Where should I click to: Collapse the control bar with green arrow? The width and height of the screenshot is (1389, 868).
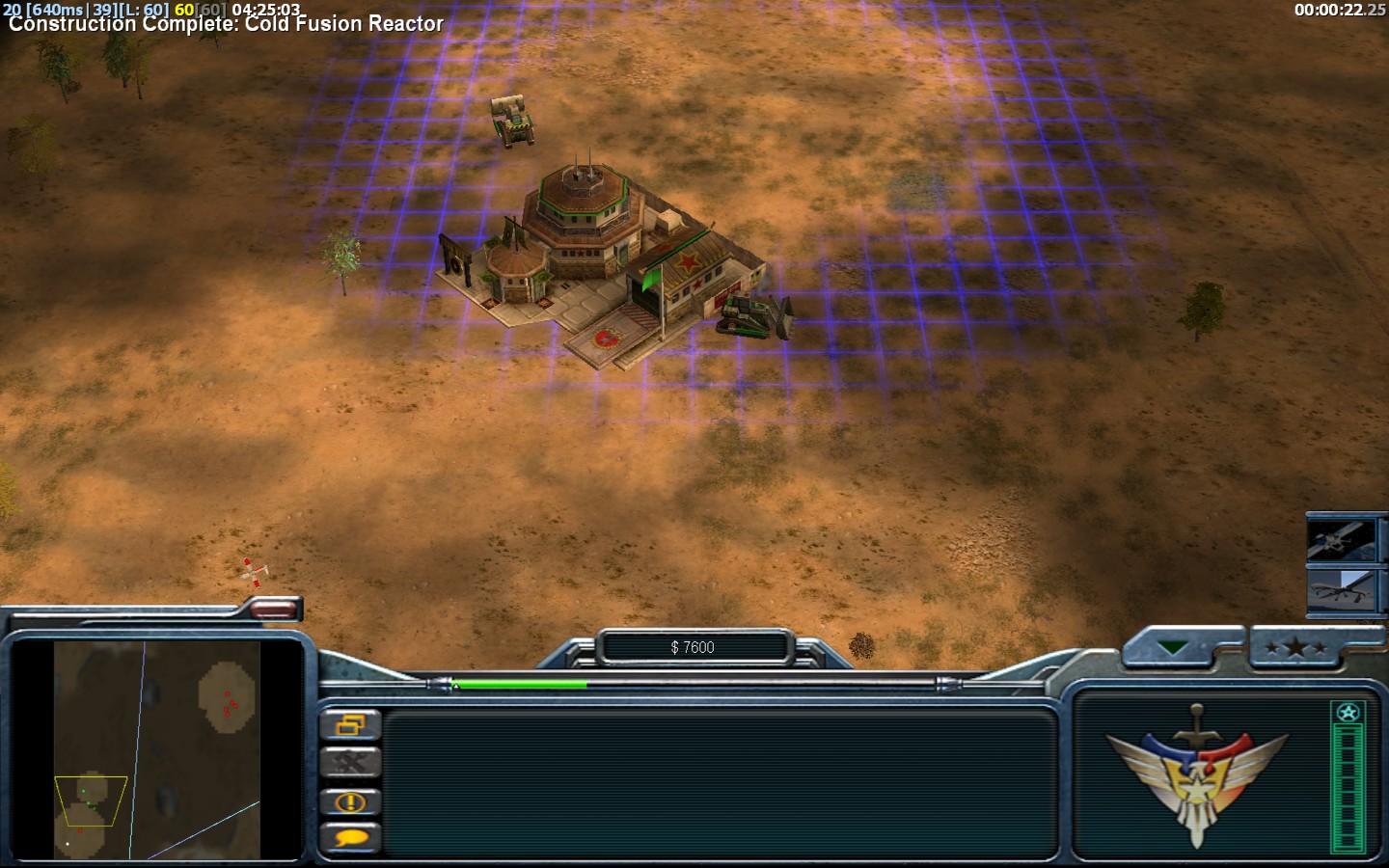coord(1173,648)
